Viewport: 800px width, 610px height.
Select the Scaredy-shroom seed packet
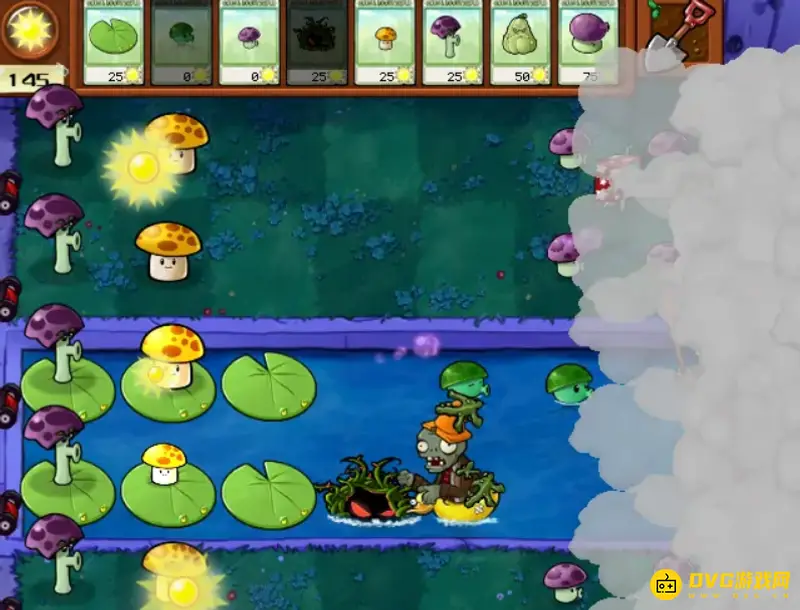tap(453, 40)
